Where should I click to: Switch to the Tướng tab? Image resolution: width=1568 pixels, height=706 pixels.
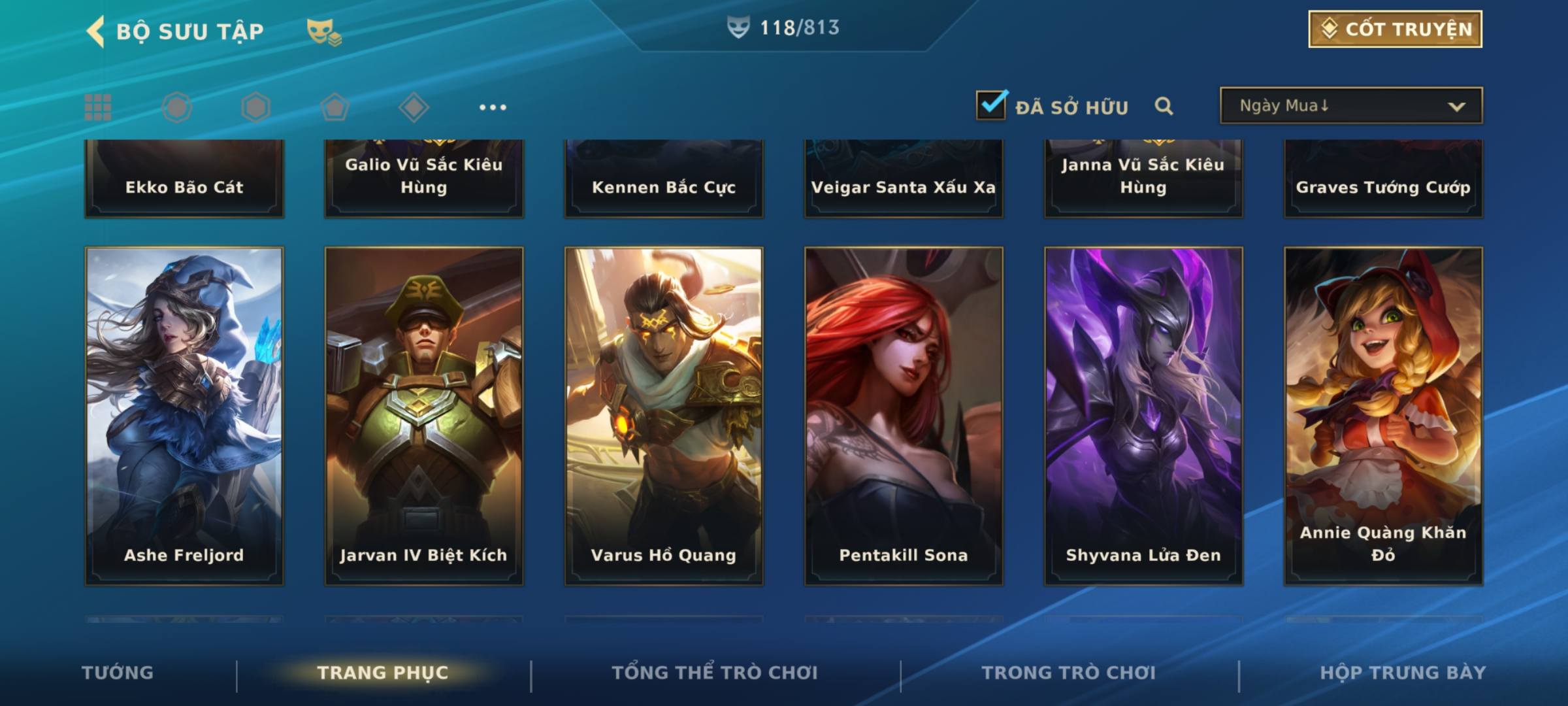click(x=118, y=673)
